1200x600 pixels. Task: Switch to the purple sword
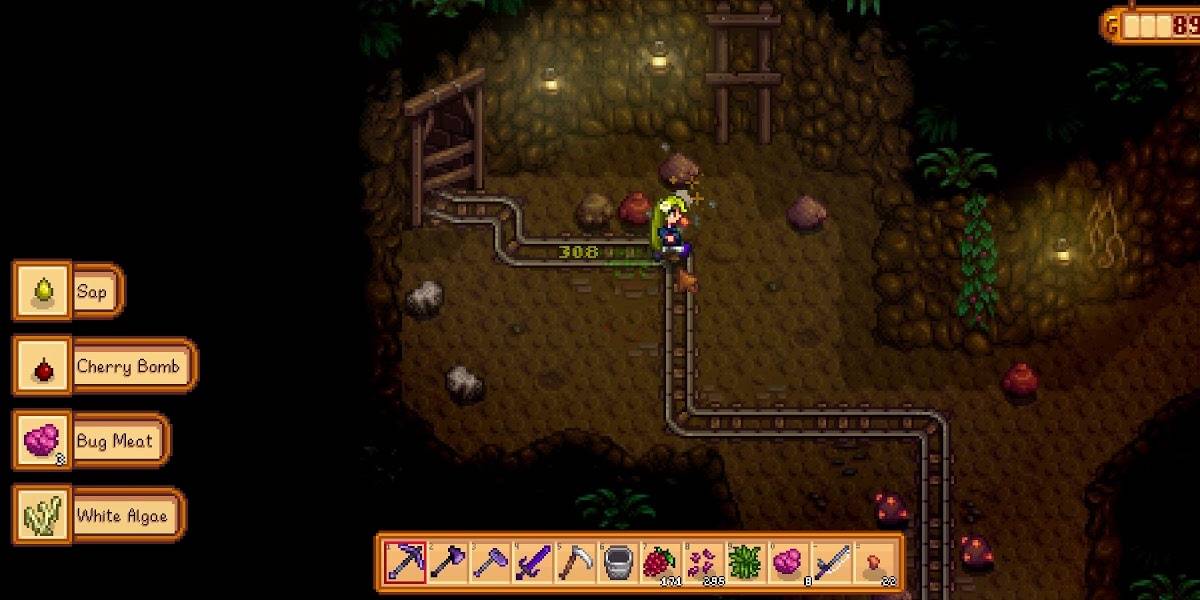point(531,562)
